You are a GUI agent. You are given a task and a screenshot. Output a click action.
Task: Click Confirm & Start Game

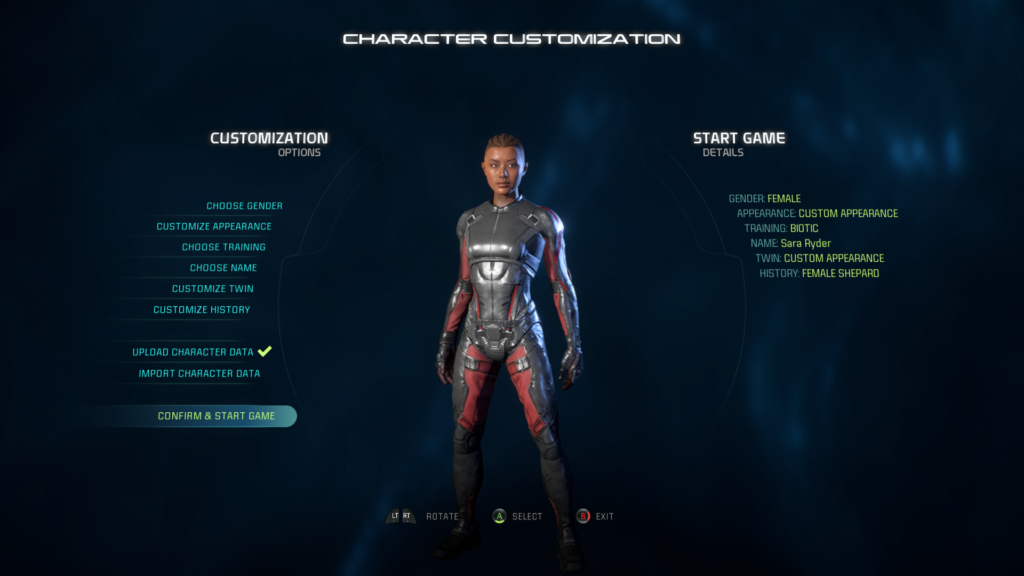click(216, 416)
